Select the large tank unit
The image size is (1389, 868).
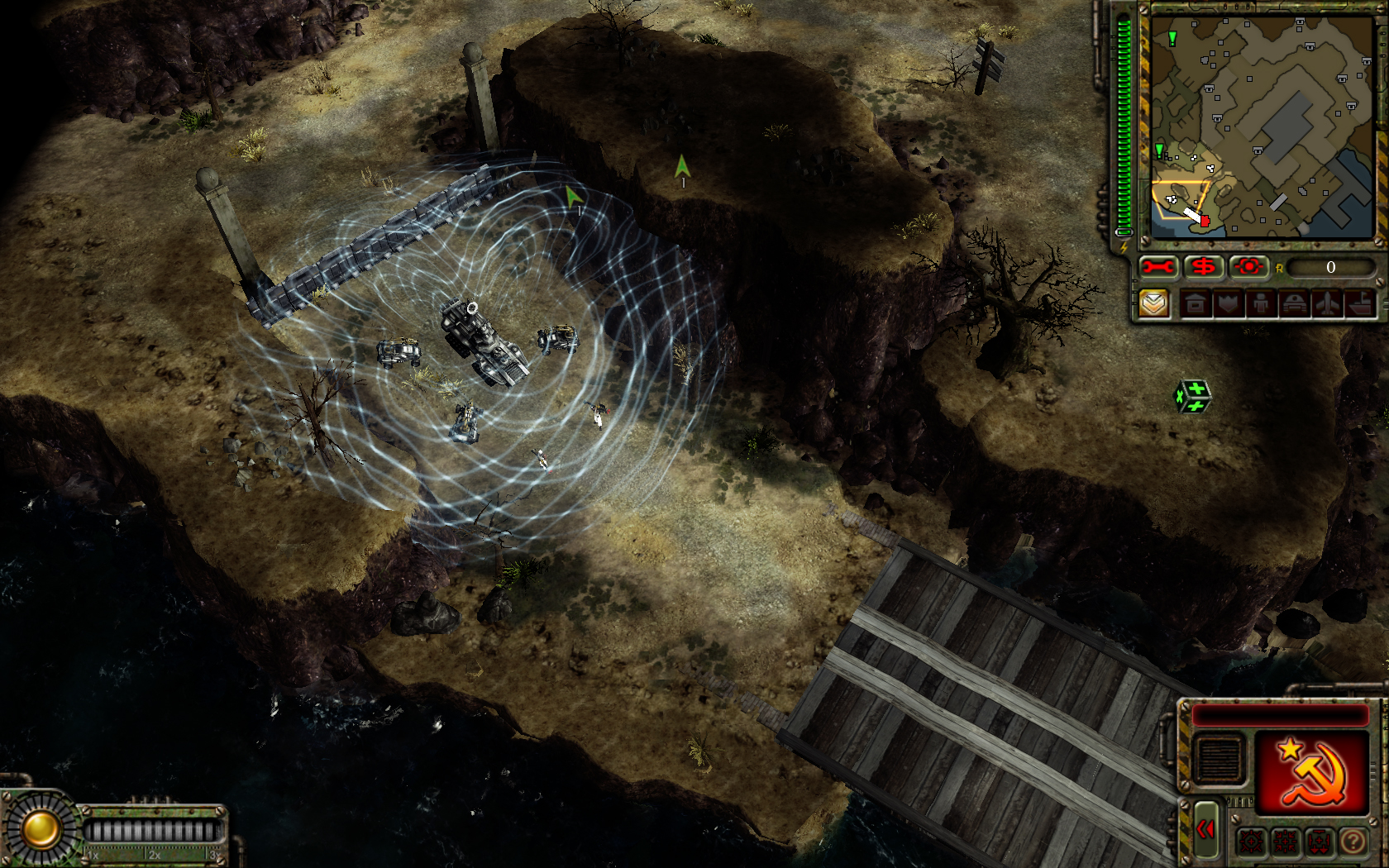[483, 341]
